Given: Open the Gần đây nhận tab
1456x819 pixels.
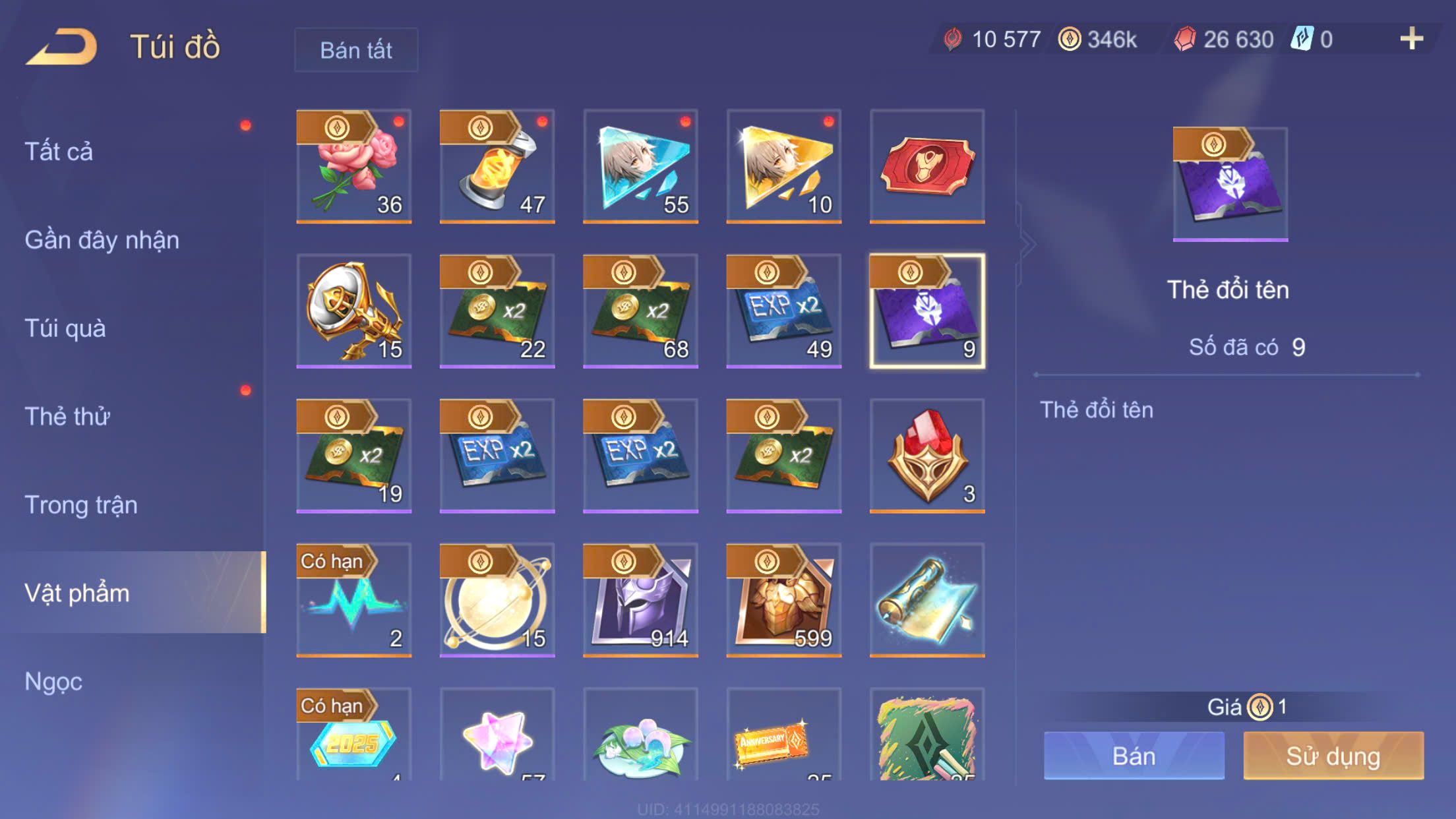Looking at the screenshot, I should (x=102, y=240).
